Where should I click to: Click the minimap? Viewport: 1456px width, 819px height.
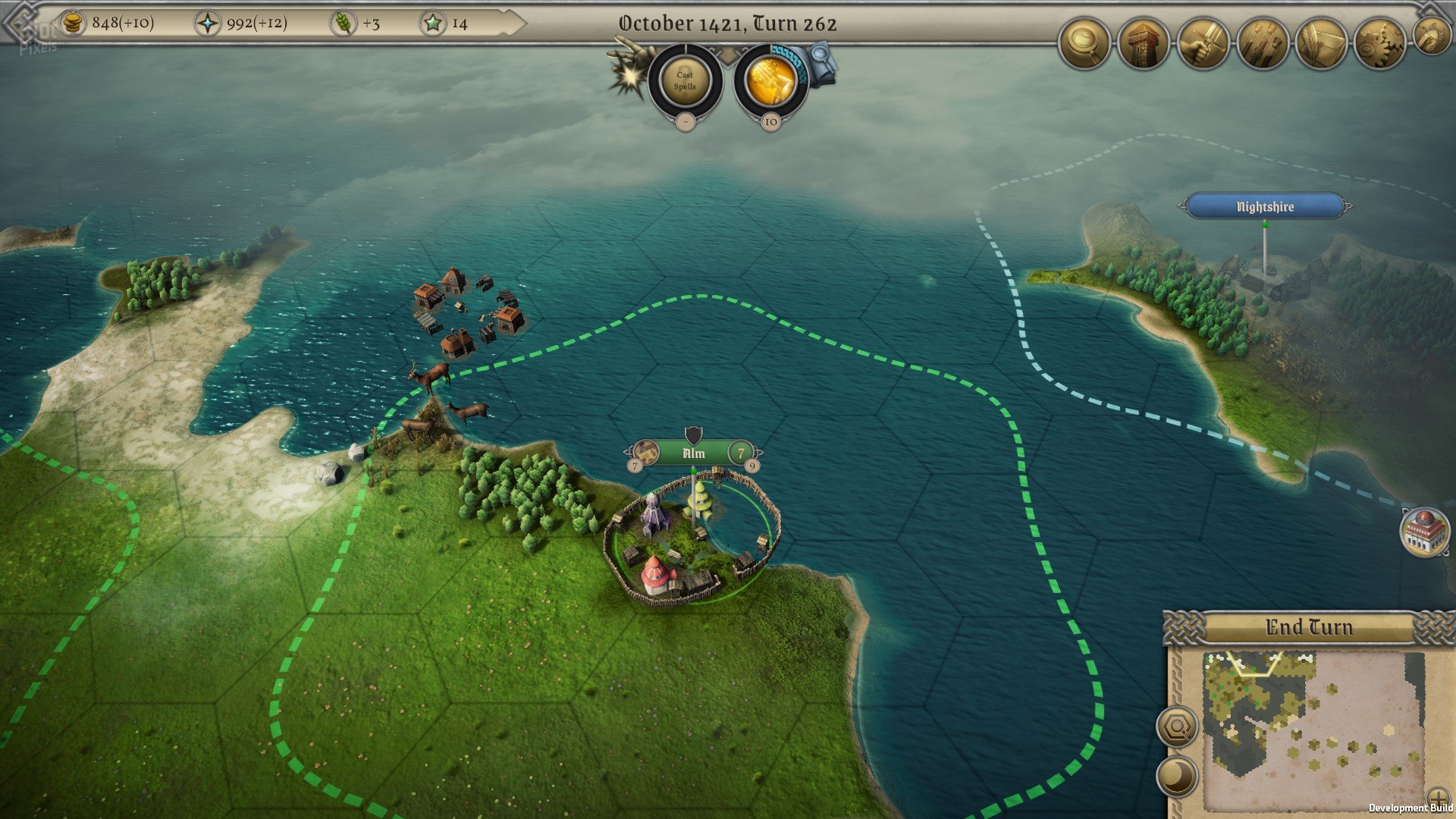coord(1312,726)
